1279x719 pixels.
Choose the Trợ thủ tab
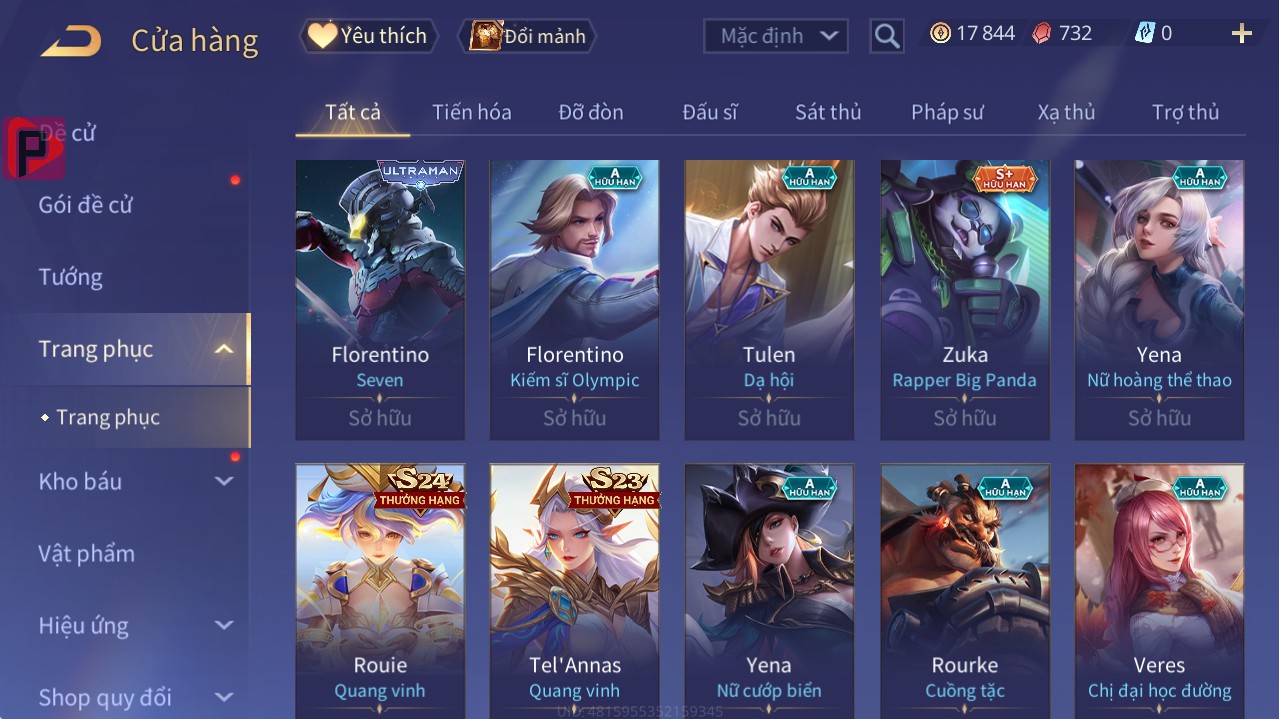1185,112
